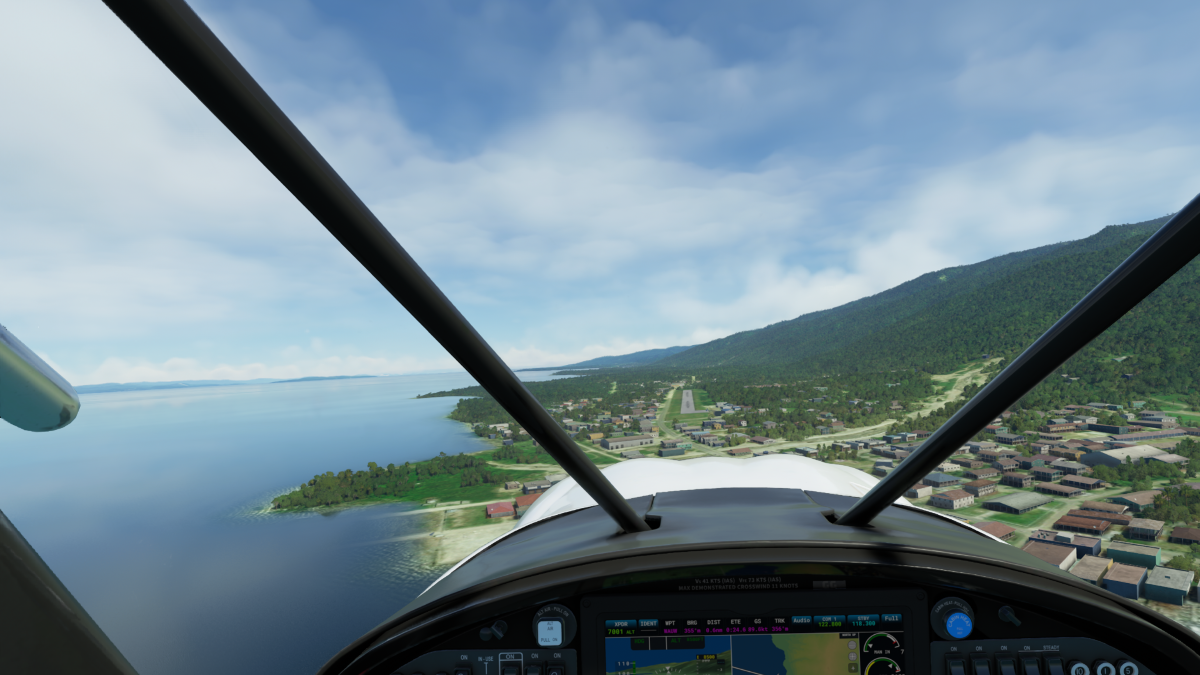This screenshot has width=1200, height=675.
Task: Pull the blue cabin heat knob
Action: [957, 622]
